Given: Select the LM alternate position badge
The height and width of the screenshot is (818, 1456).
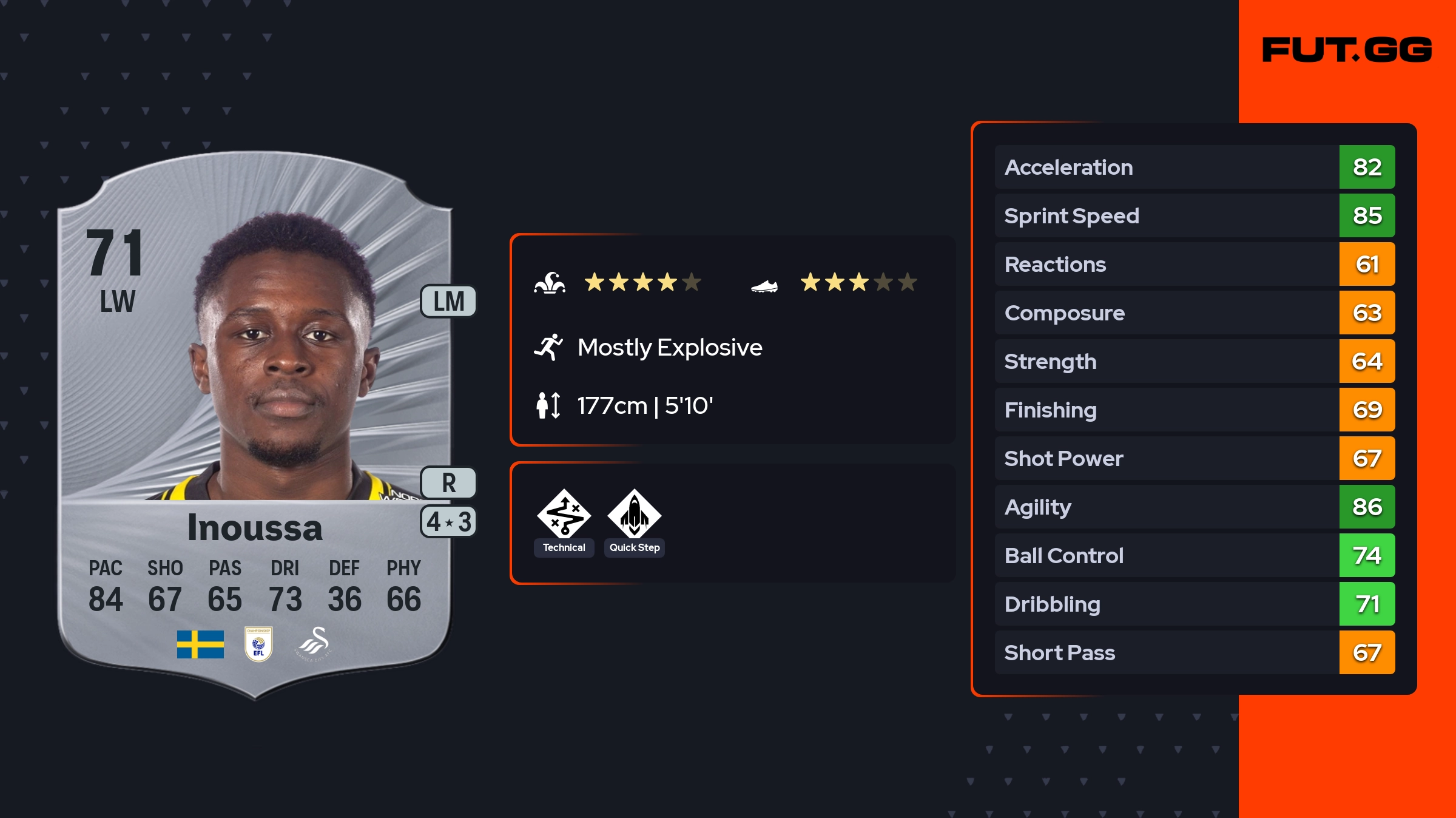Looking at the screenshot, I should click(448, 302).
